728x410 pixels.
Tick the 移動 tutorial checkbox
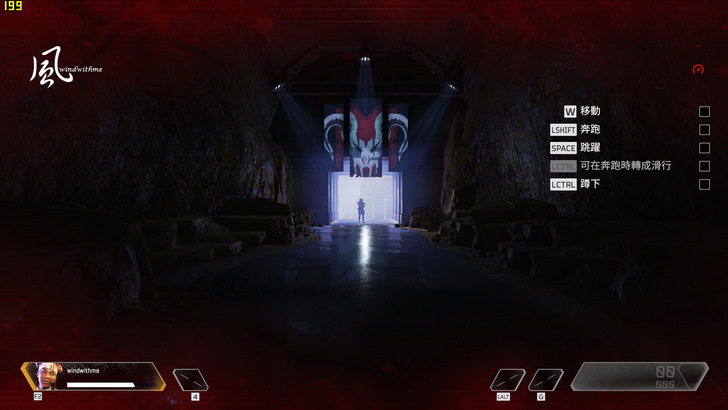[x=704, y=112]
